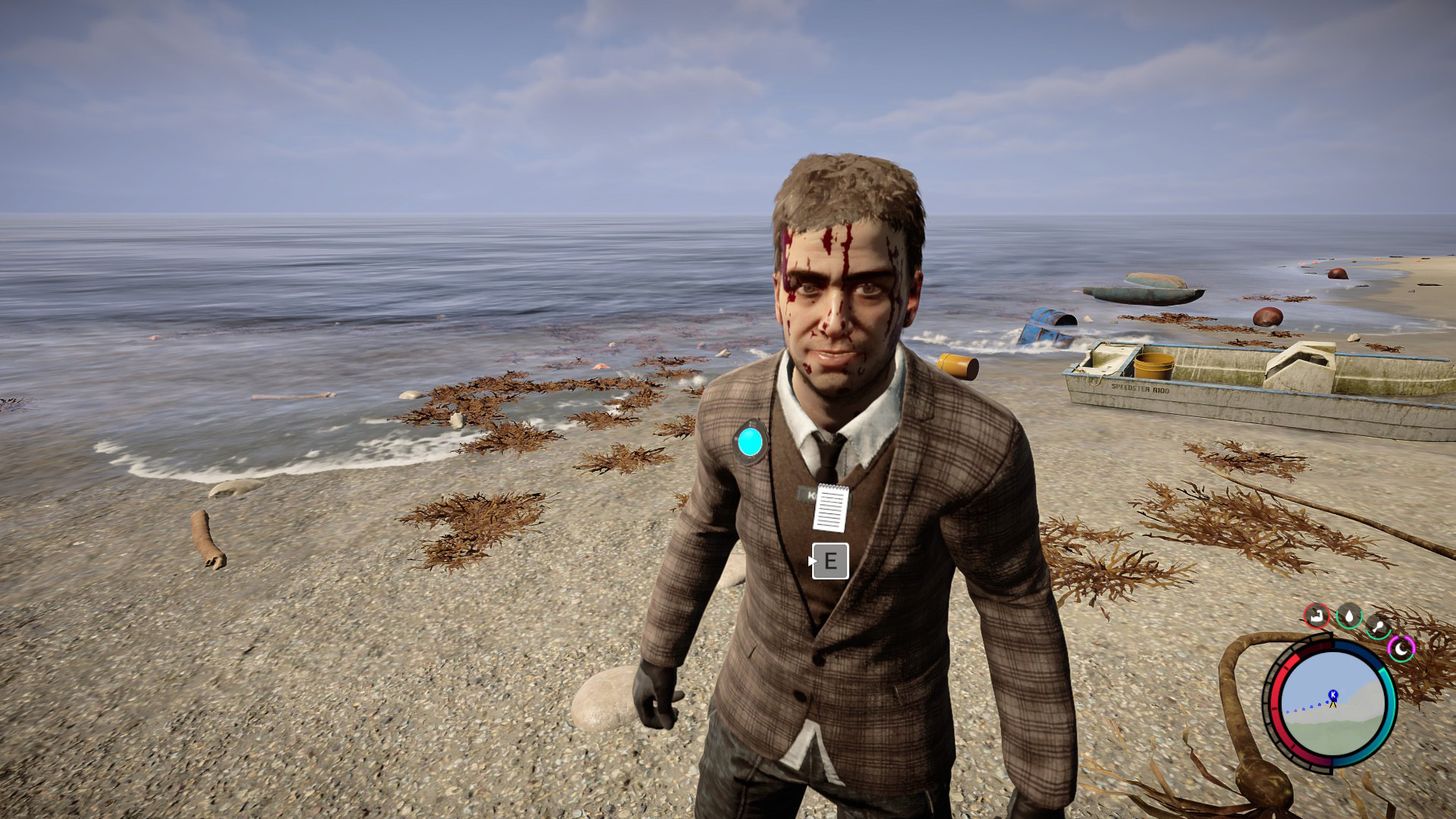Screen dimensions: 1456x819
Task: Select the drumstick hunger icon
Action: 1378,626
